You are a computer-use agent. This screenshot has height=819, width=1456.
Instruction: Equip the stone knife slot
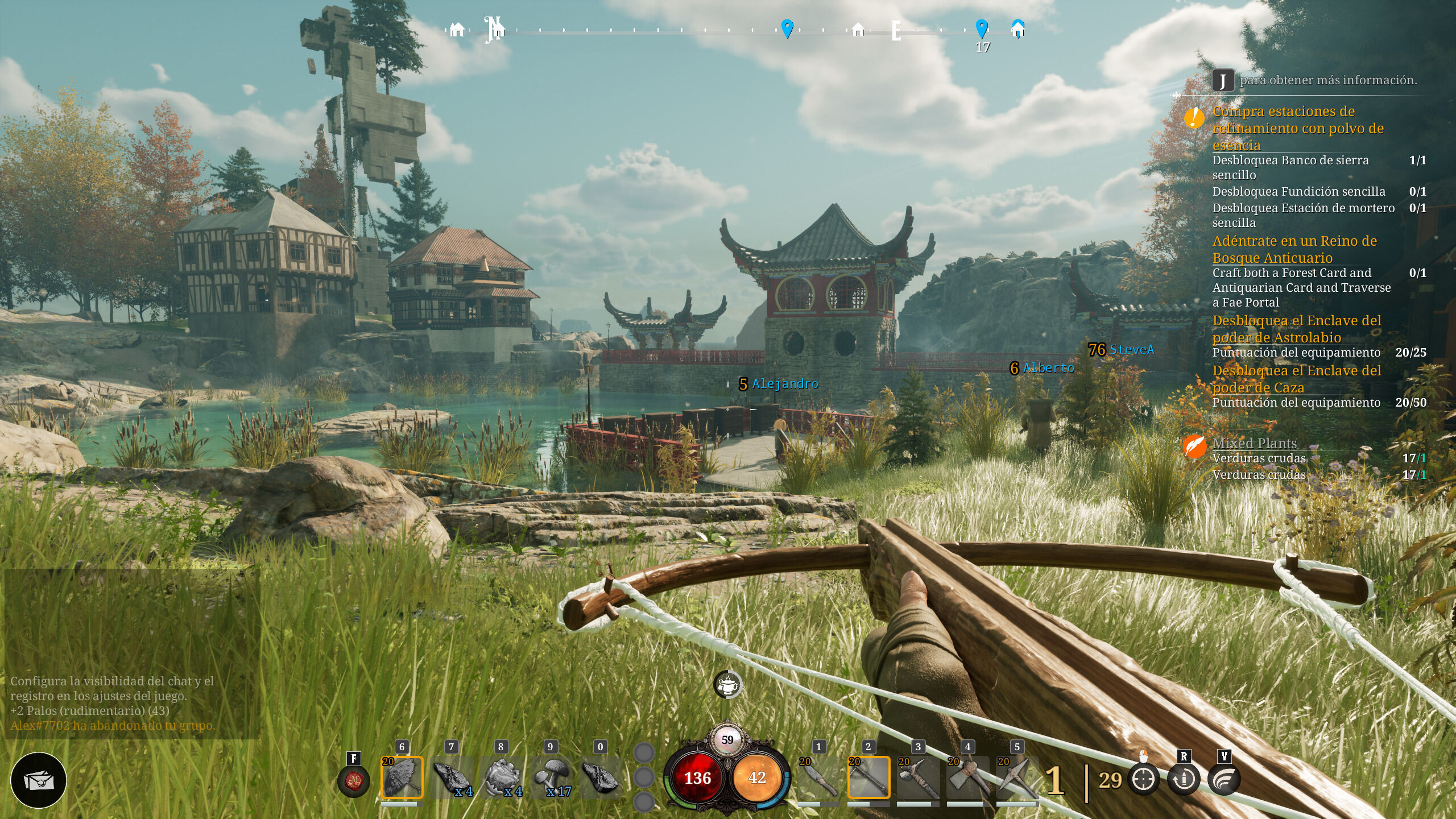point(818,777)
